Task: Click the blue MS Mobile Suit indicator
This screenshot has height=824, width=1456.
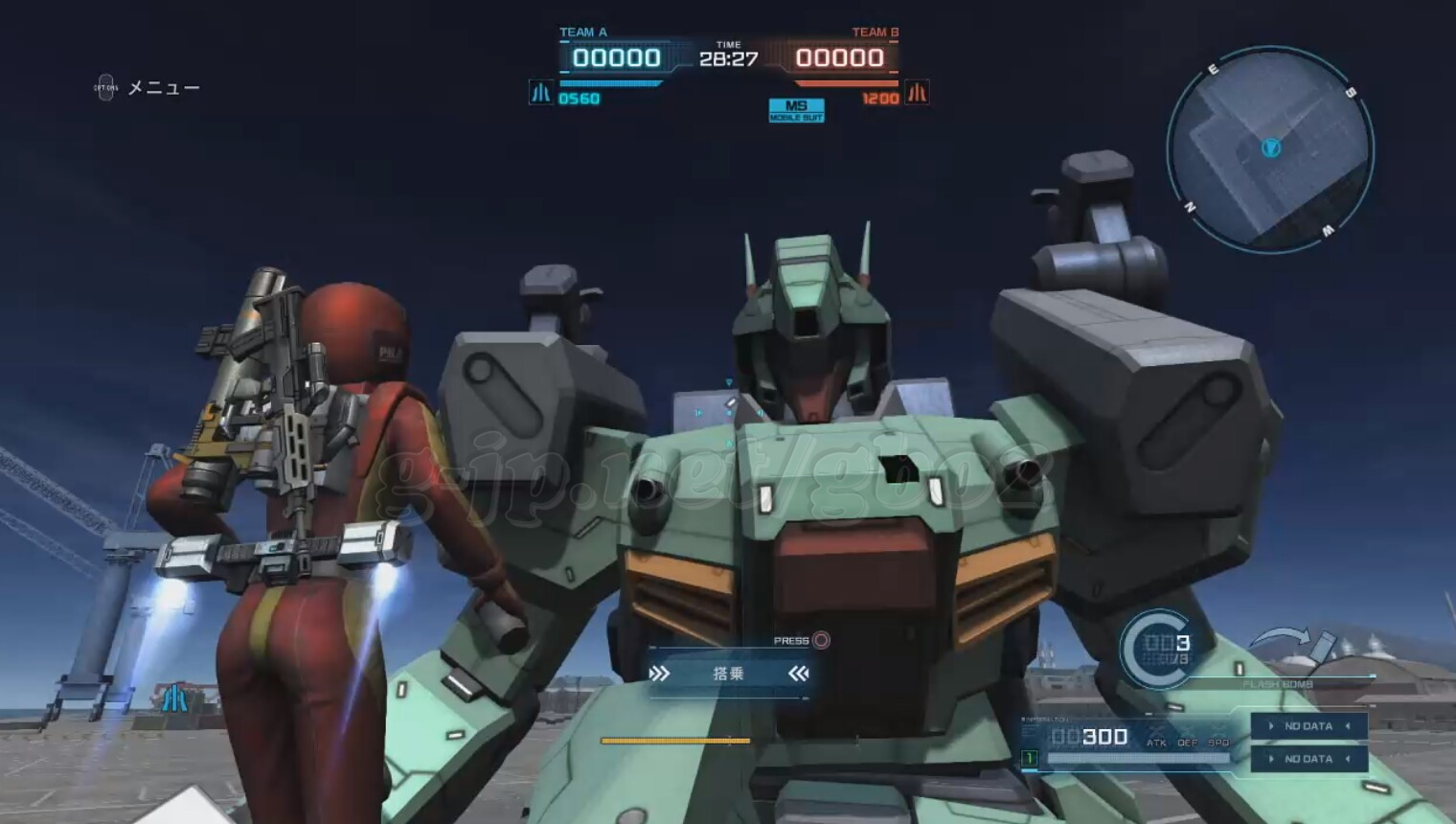Action: pos(796,110)
